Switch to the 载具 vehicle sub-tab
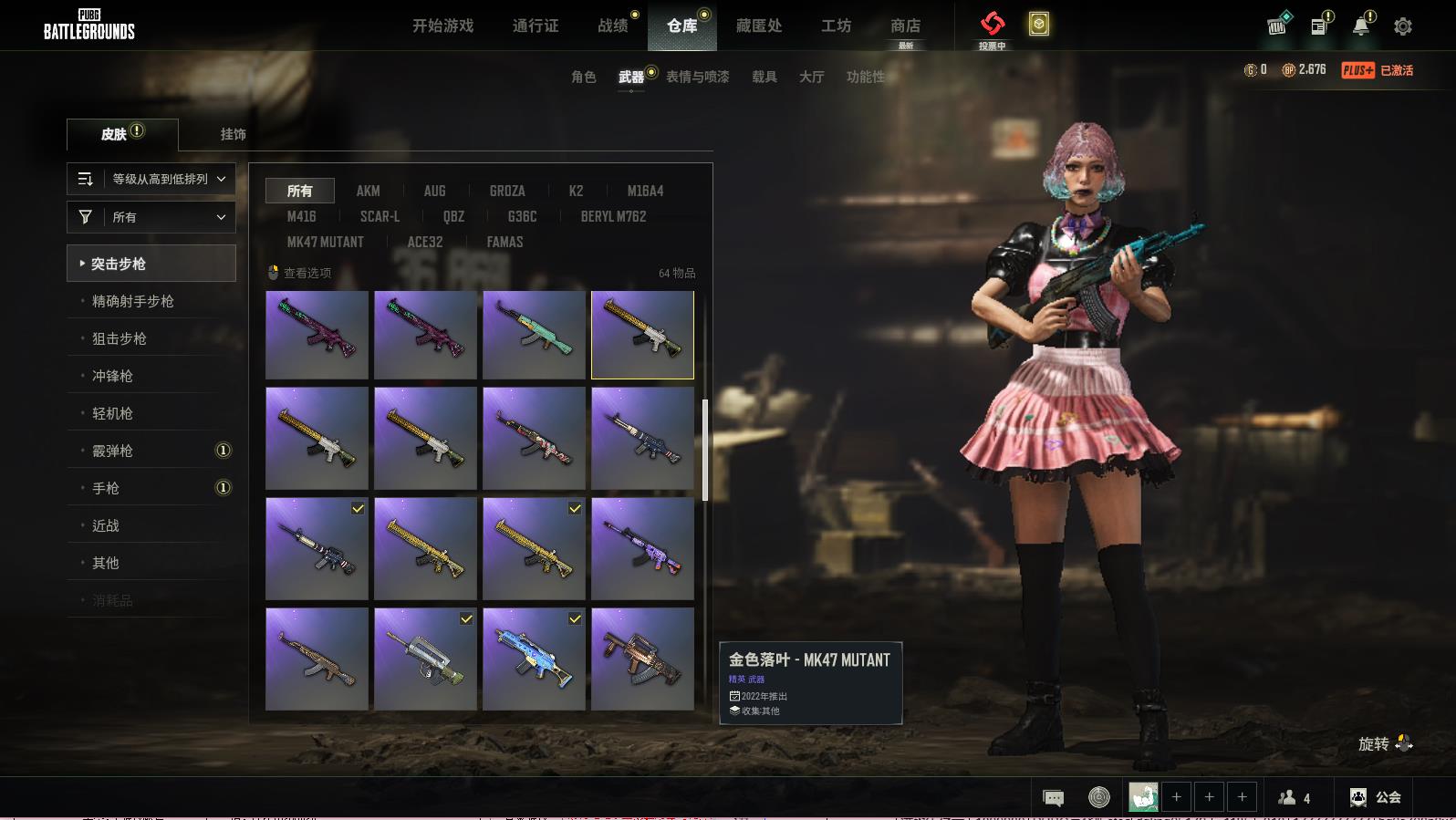The image size is (1456, 820). [x=764, y=77]
